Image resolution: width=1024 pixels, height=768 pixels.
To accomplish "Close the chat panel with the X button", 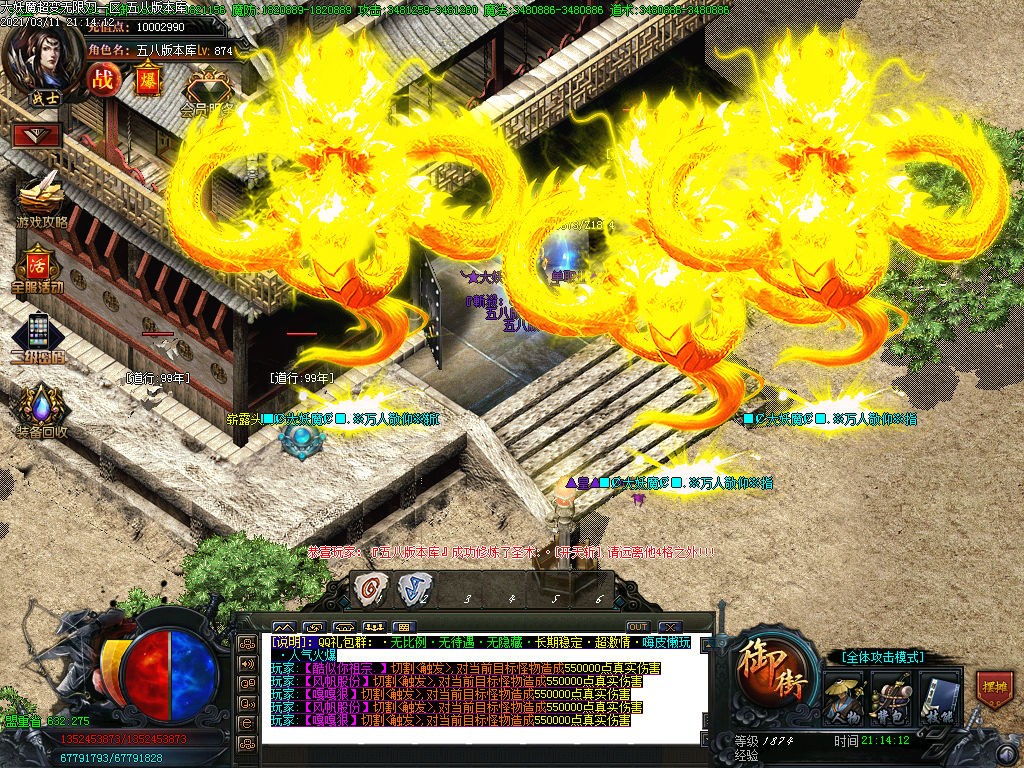I will (x=670, y=627).
